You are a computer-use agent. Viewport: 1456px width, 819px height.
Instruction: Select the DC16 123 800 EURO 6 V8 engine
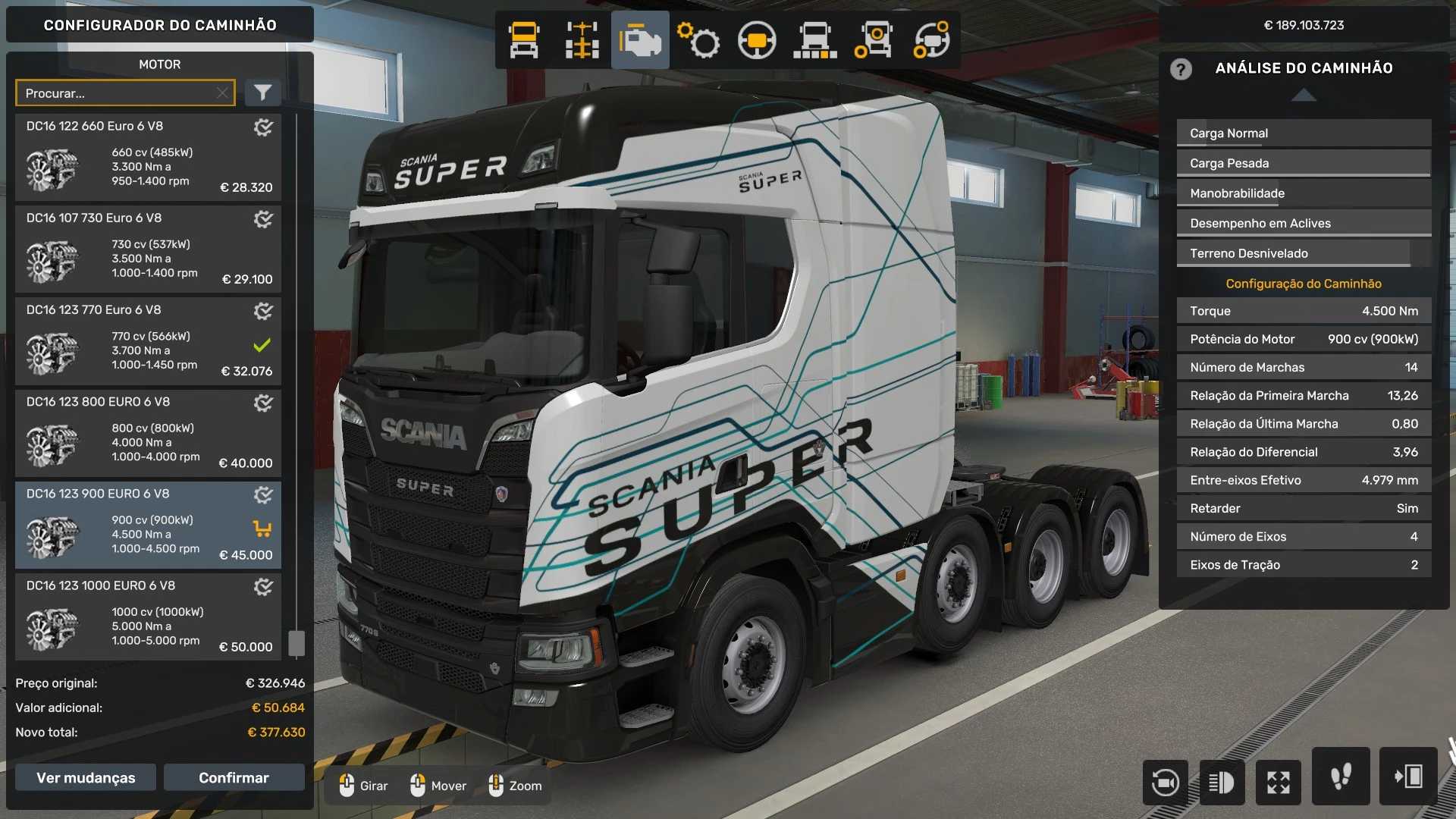148,433
